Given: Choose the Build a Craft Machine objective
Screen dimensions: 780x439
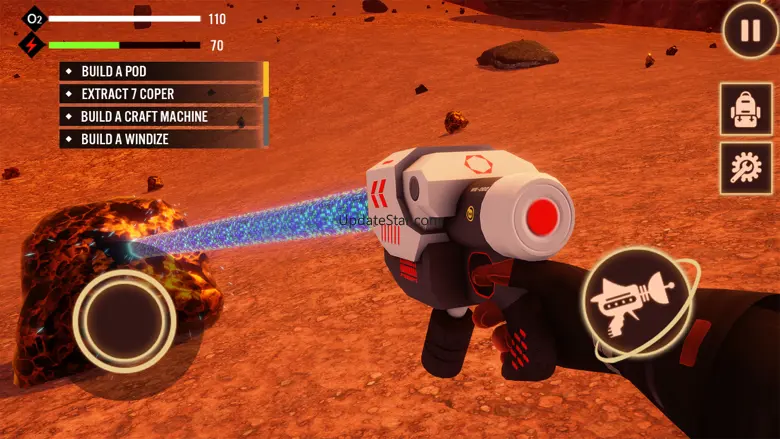Looking at the screenshot, I should pyautogui.click(x=160, y=117).
